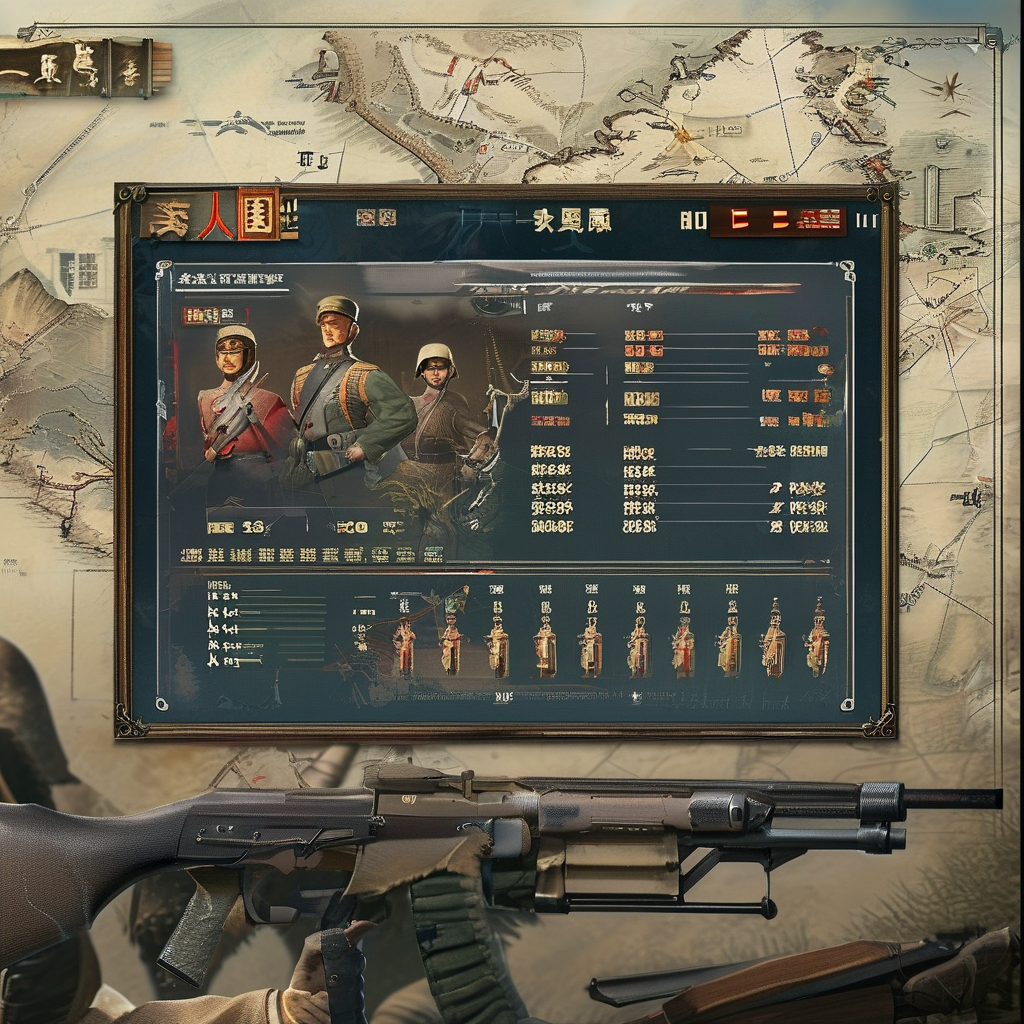
Task: Click the red highlighted button in panel header
Action: pos(777,221)
